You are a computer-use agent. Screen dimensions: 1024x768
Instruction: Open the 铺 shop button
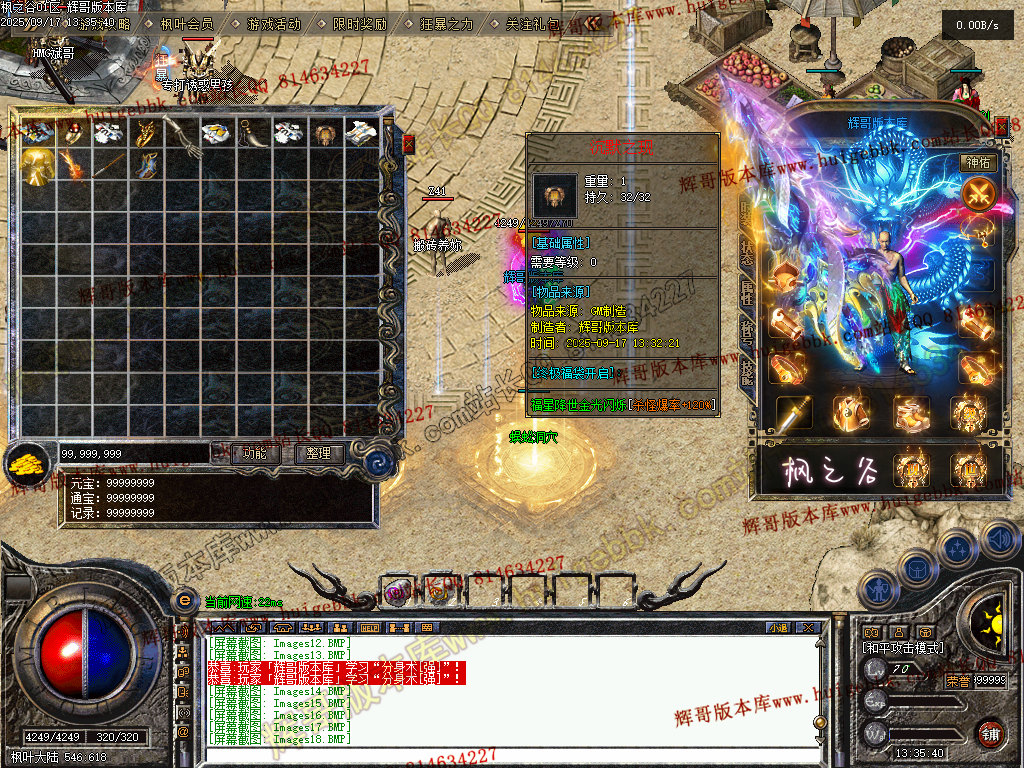[x=990, y=733]
